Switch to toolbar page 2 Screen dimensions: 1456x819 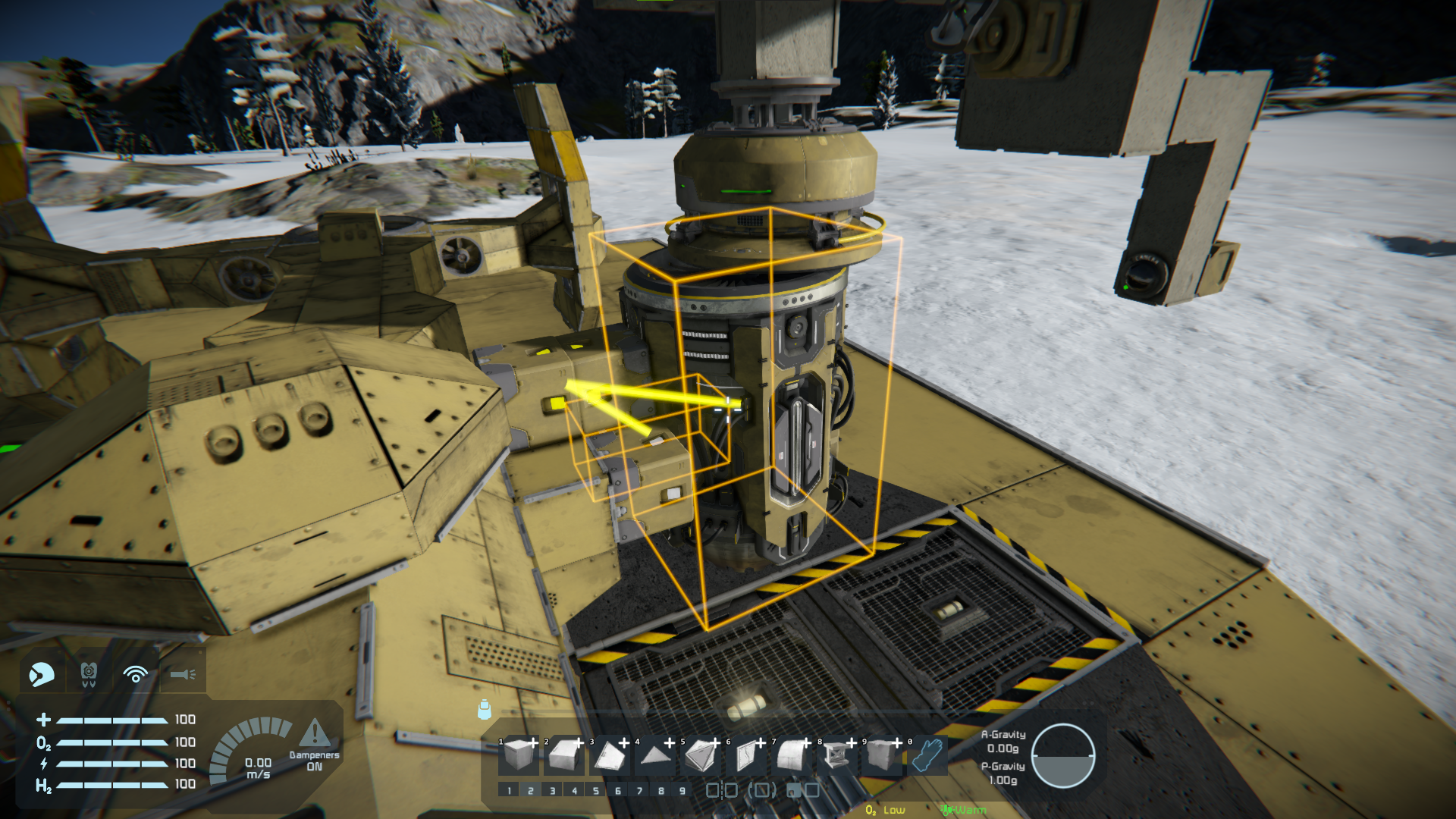(531, 790)
